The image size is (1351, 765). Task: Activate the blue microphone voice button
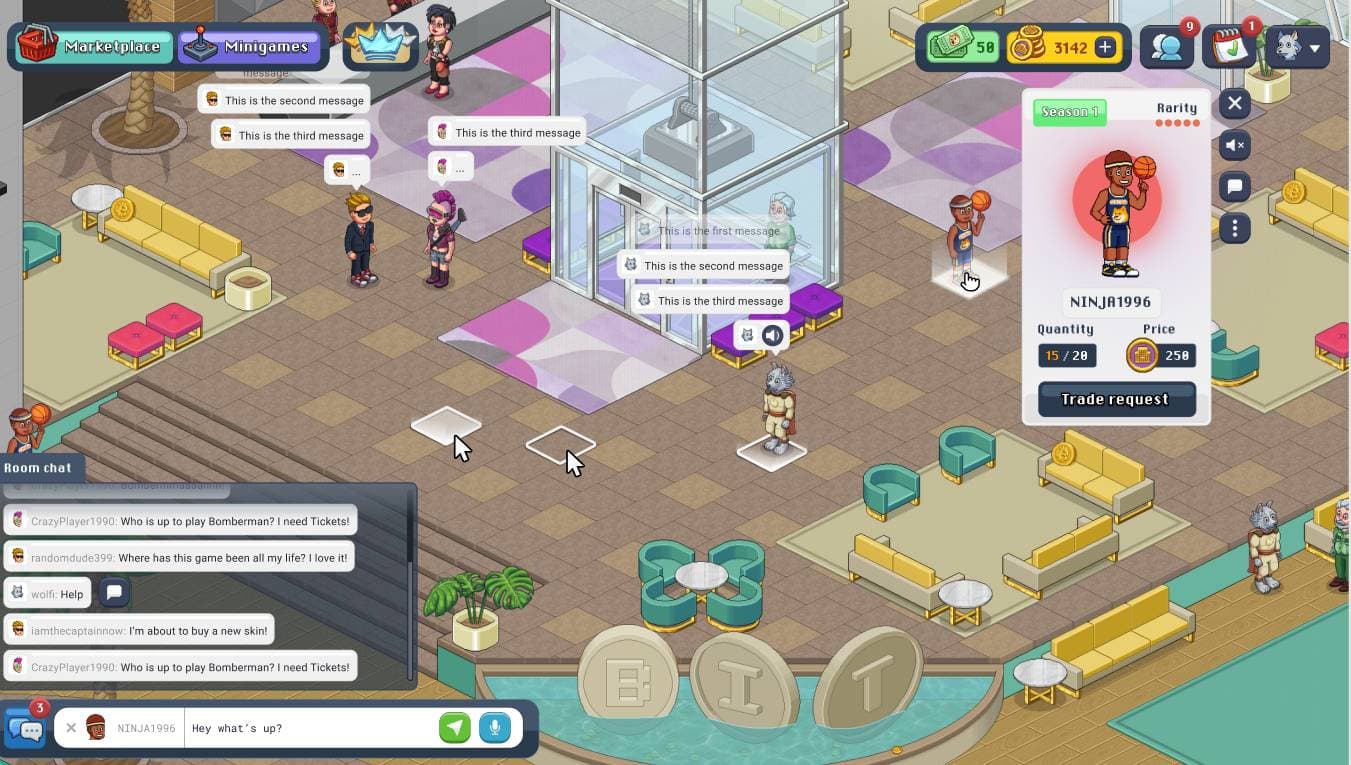[x=494, y=728]
